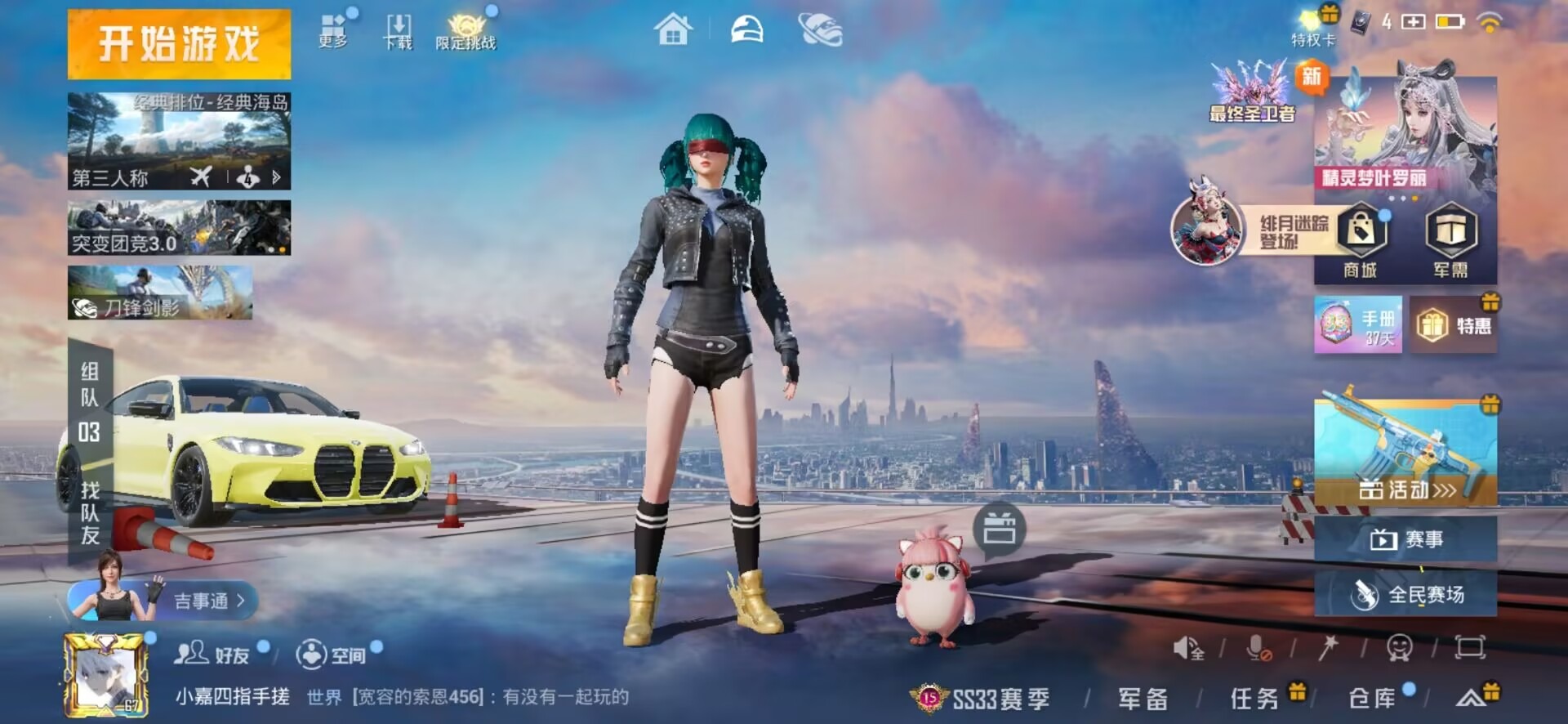
Task: Enter the 全民赛场 arena
Action: (1405, 594)
